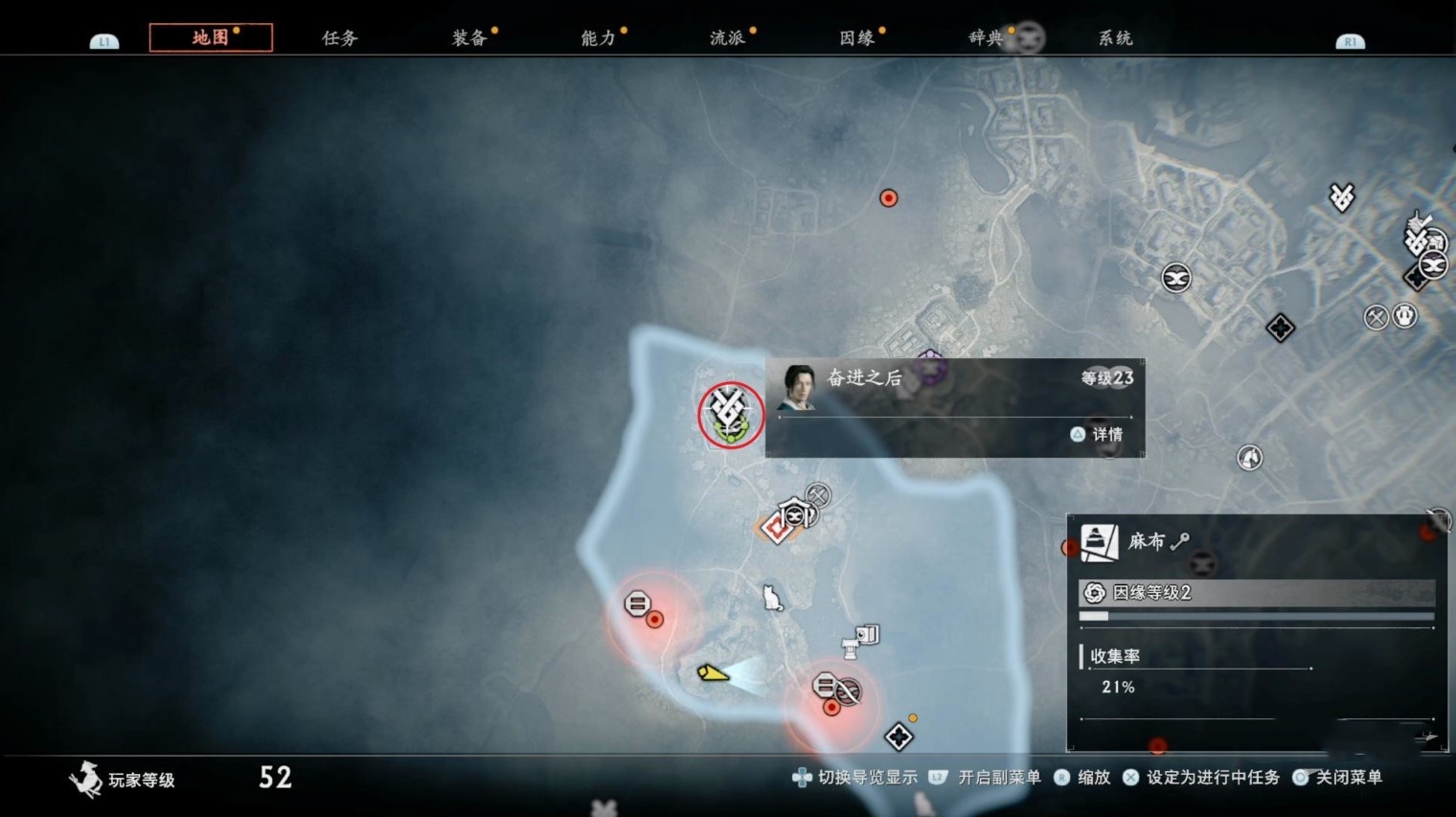The width and height of the screenshot is (1456, 817).
Task: Open the 奋进之后 mission tooltip
Action: coord(955,408)
